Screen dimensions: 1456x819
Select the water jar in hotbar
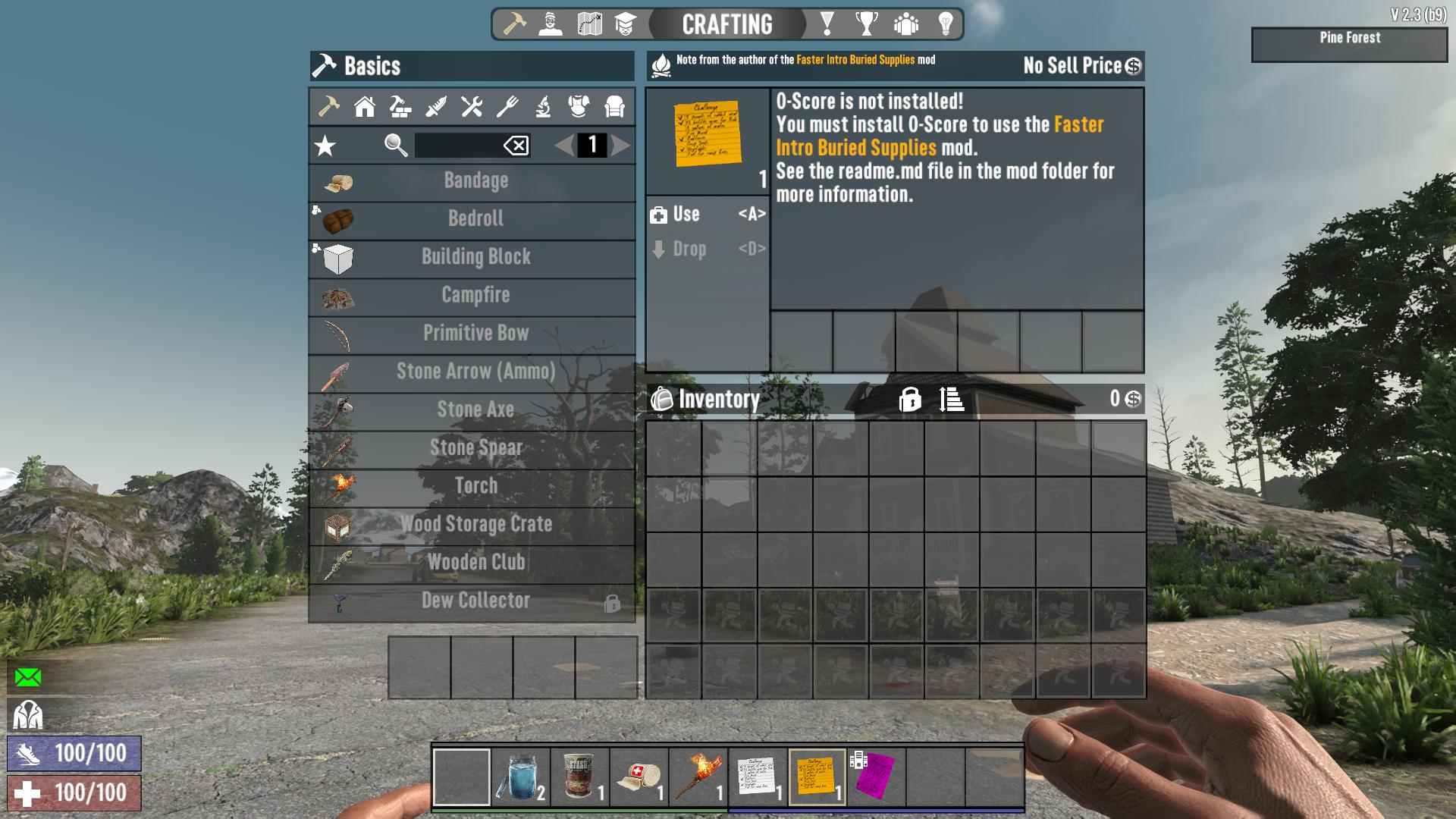pyautogui.click(x=521, y=777)
